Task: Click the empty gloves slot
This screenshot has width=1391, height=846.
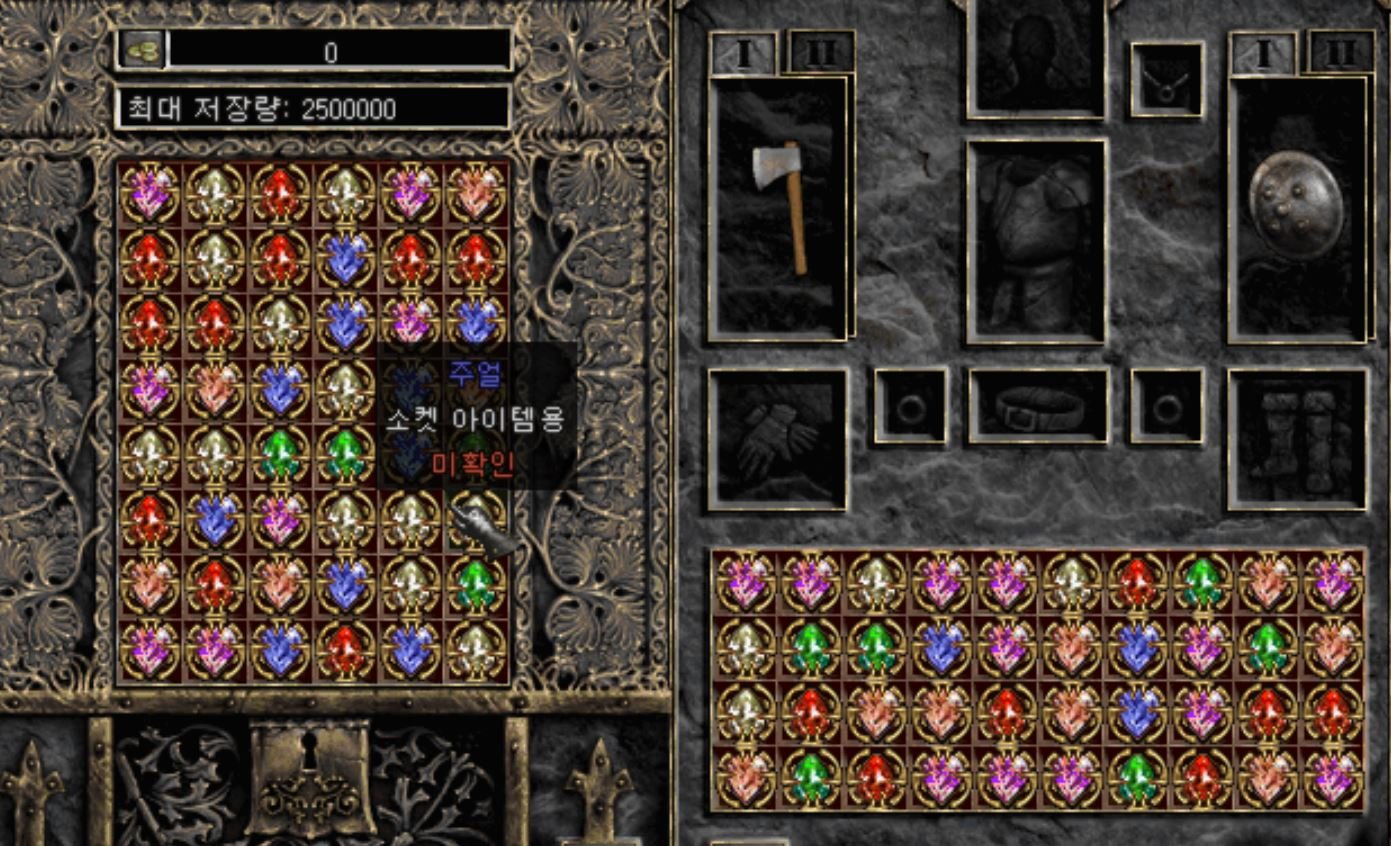Action: tap(778, 438)
